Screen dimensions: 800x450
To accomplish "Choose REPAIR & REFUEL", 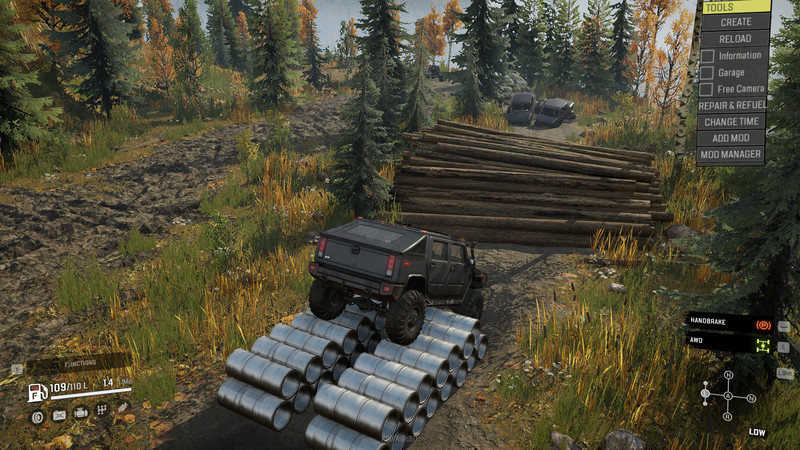I will coord(732,105).
